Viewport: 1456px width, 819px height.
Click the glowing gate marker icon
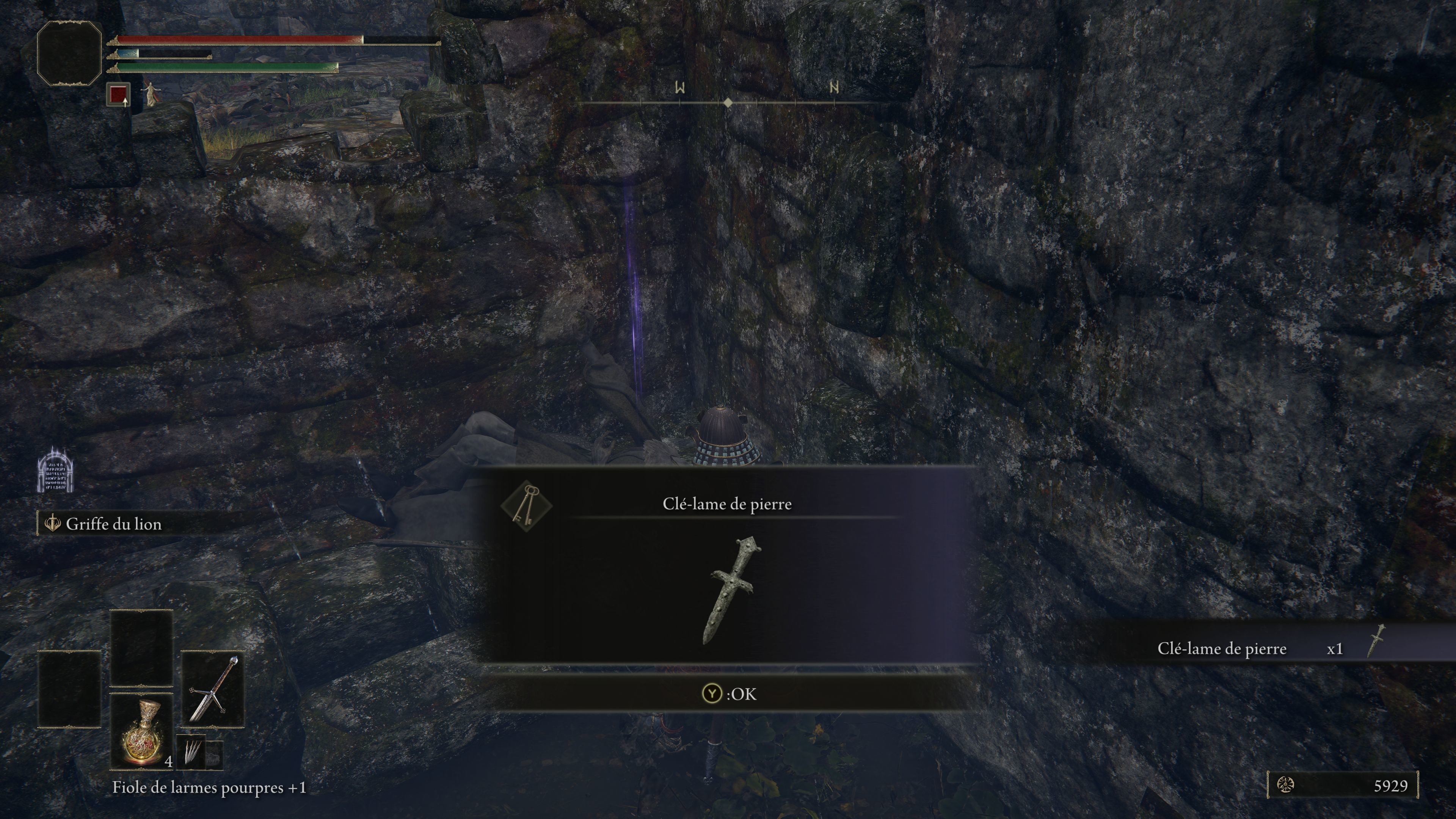[x=55, y=470]
